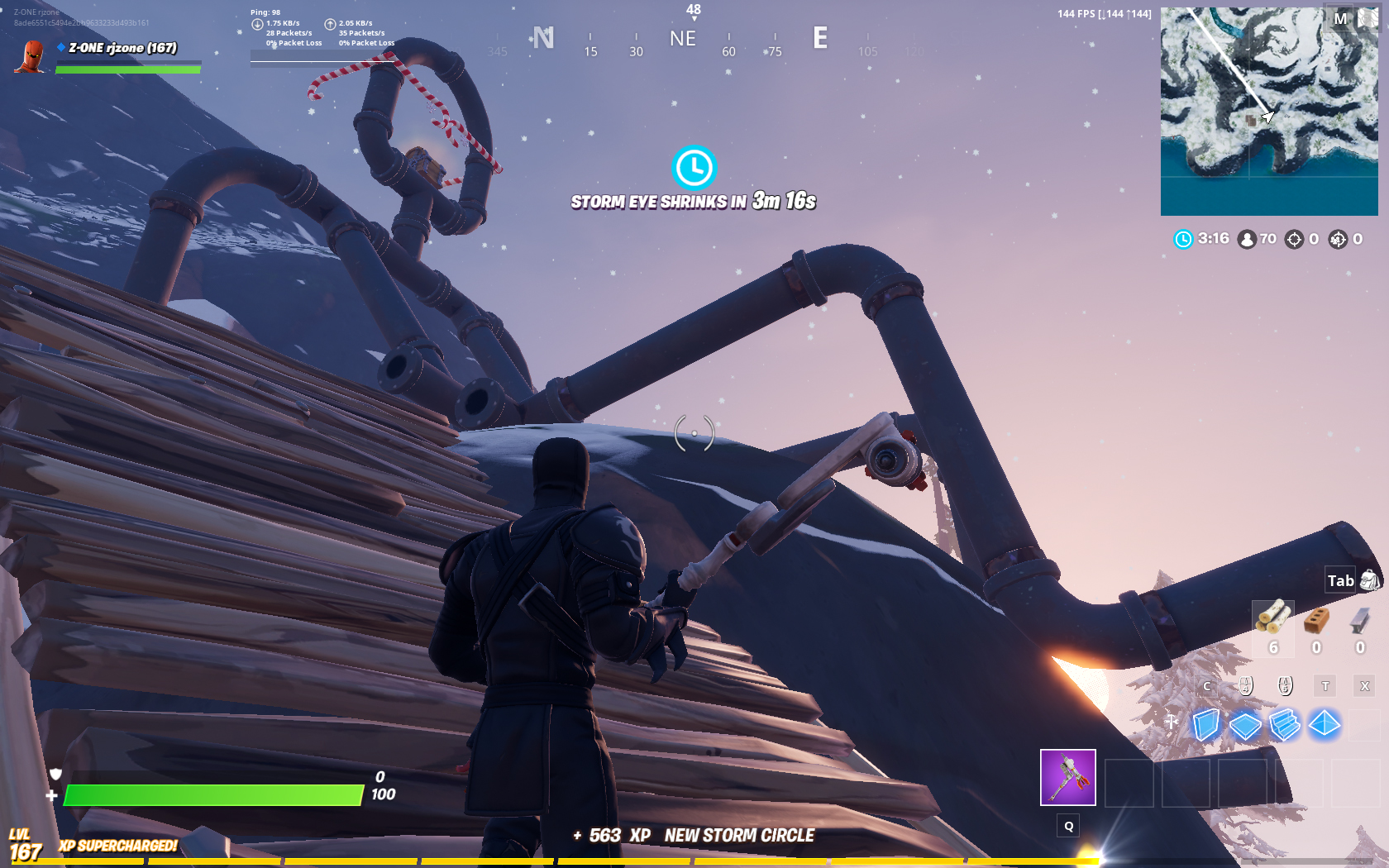
Task: Select the wood material icon
Action: [x=1272, y=618]
